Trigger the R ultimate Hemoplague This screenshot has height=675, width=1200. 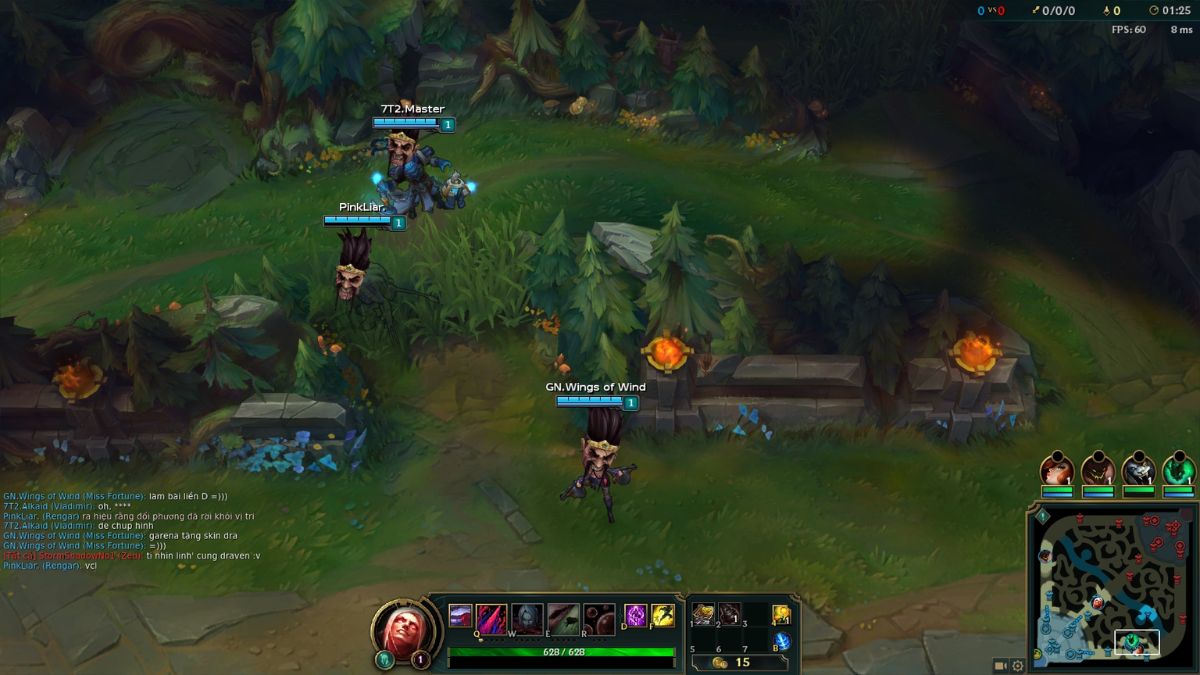click(599, 617)
